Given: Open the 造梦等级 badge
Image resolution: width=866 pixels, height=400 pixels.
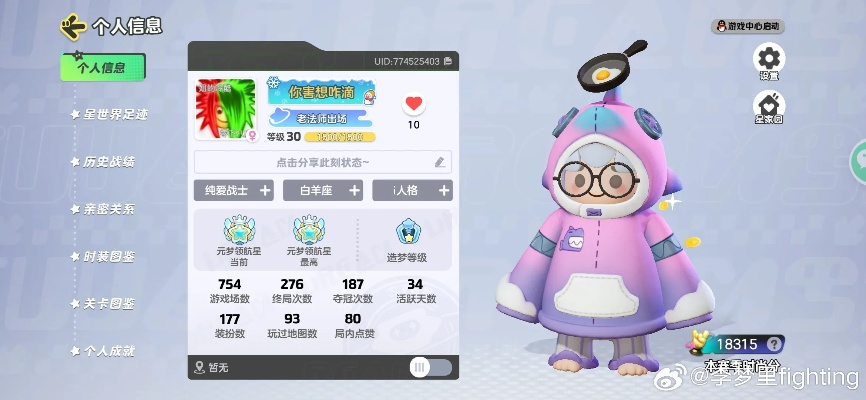Looking at the screenshot, I should point(409,240).
